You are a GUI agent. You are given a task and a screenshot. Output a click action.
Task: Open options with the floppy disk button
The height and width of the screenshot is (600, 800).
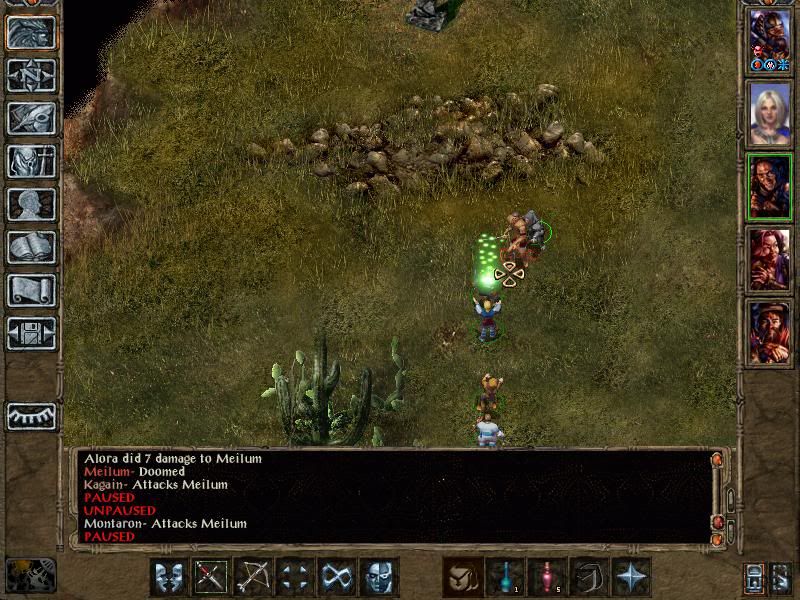click(x=31, y=333)
